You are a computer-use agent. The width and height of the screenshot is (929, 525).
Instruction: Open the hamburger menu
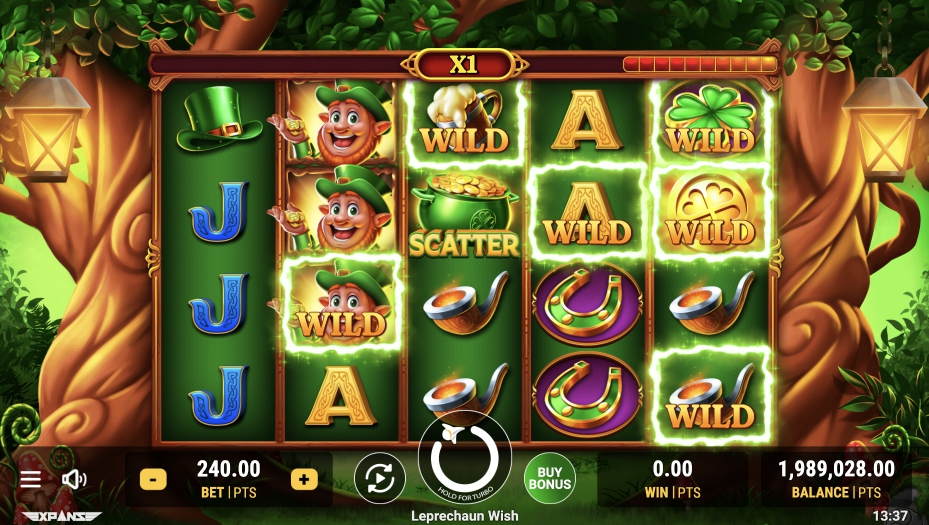point(31,479)
